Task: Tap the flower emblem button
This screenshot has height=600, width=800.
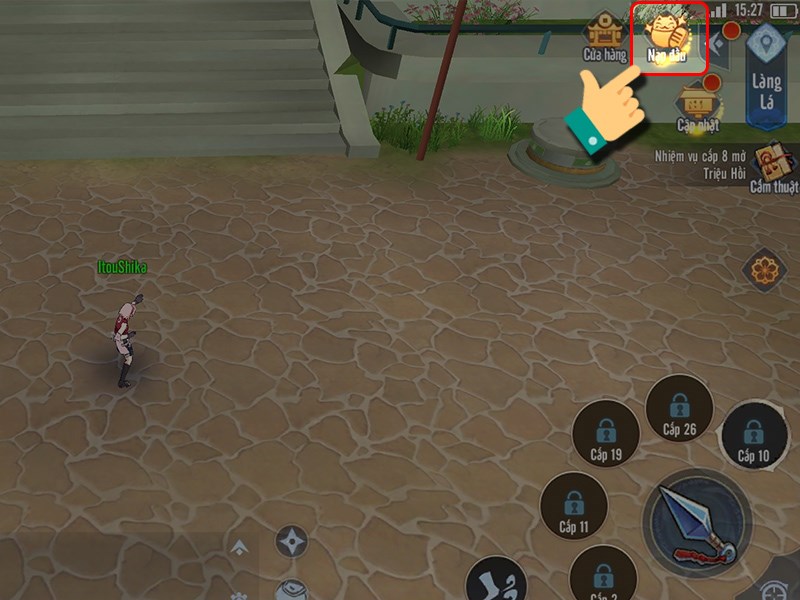Action: pyautogui.click(x=766, y=269)
